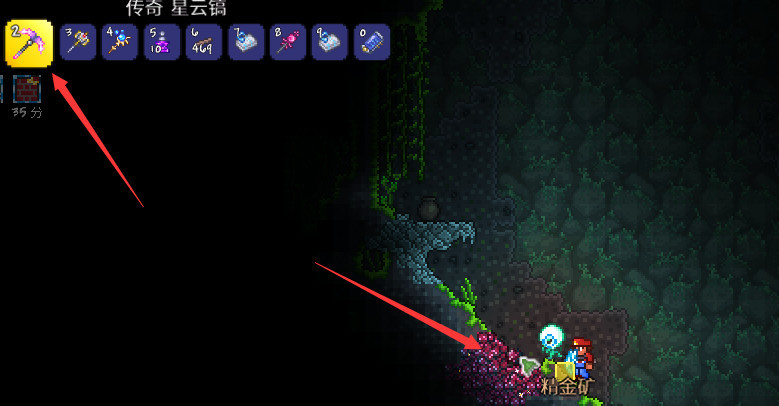Select the golden hammer in slot 3
This screenshot has width=779, height=406.
(x=78, y=43)
